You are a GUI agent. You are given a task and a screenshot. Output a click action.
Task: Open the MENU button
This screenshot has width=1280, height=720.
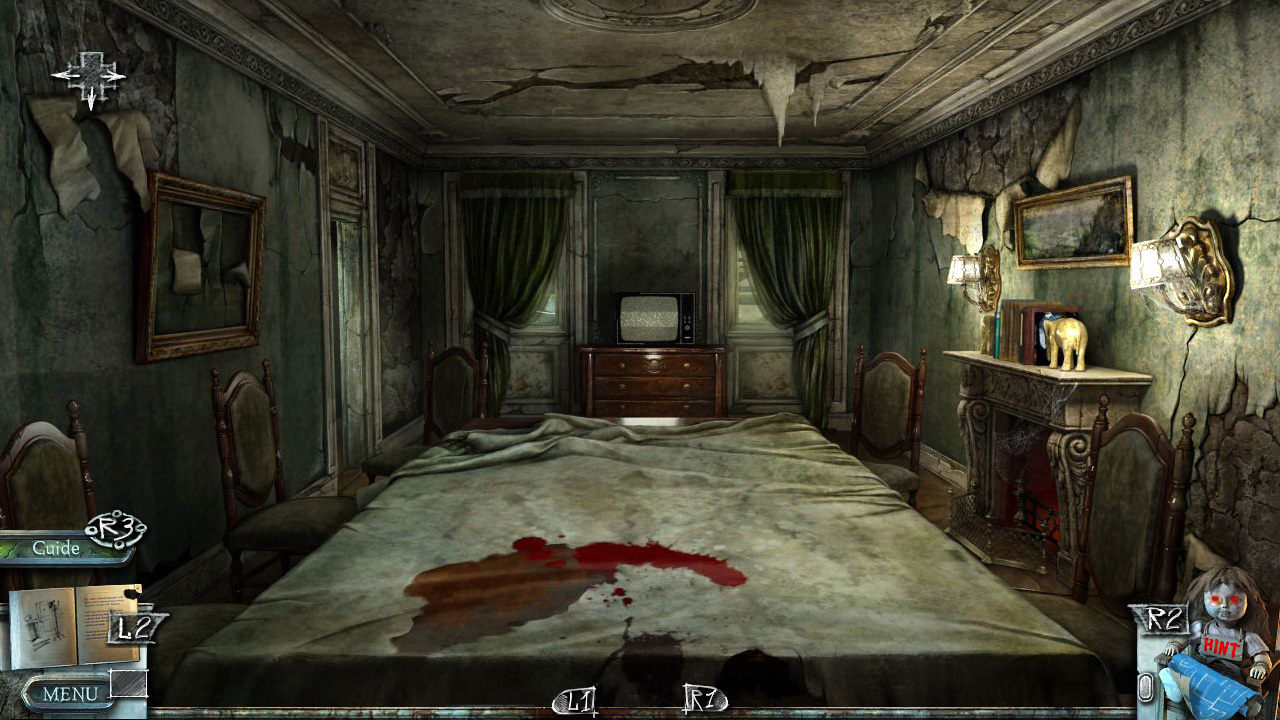point(68,693)
